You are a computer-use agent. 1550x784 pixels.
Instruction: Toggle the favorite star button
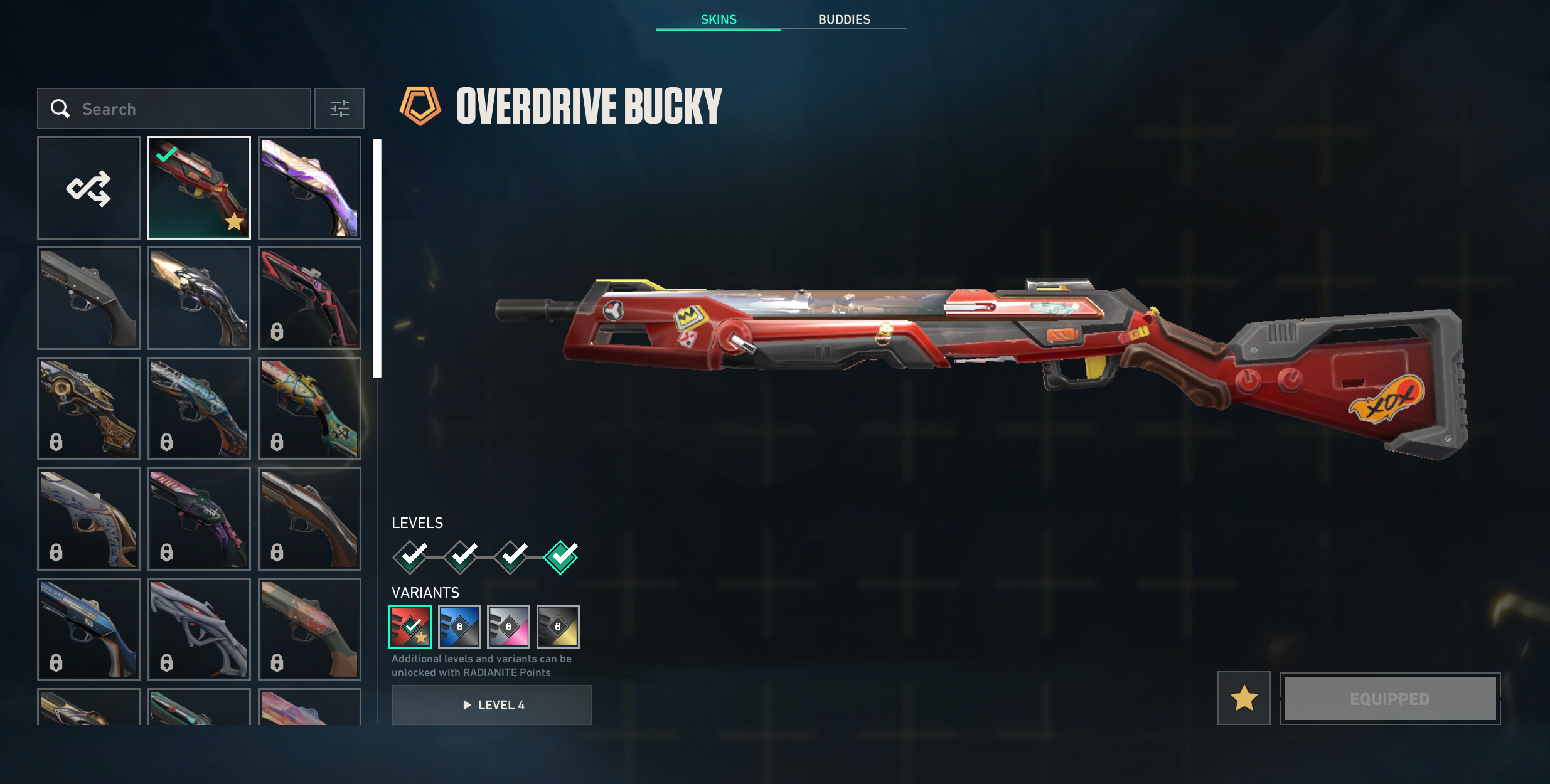(x=1244, y=698)
